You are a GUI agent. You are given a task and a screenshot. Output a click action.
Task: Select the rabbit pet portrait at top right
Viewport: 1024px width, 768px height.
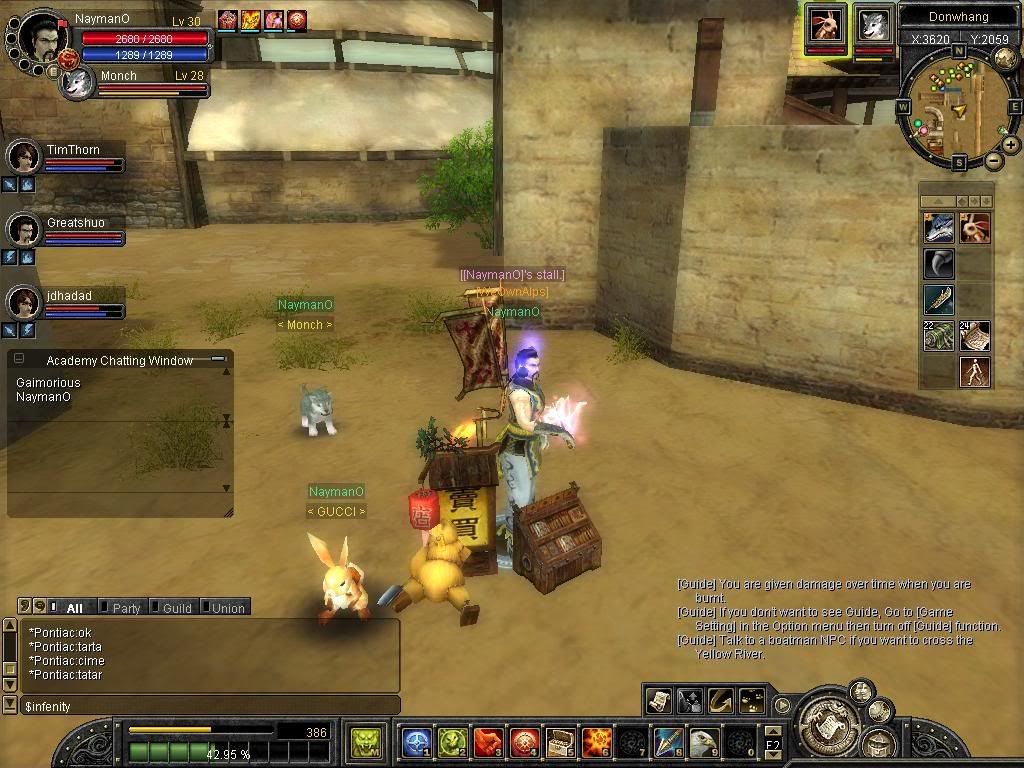click(x=827, y=24)
